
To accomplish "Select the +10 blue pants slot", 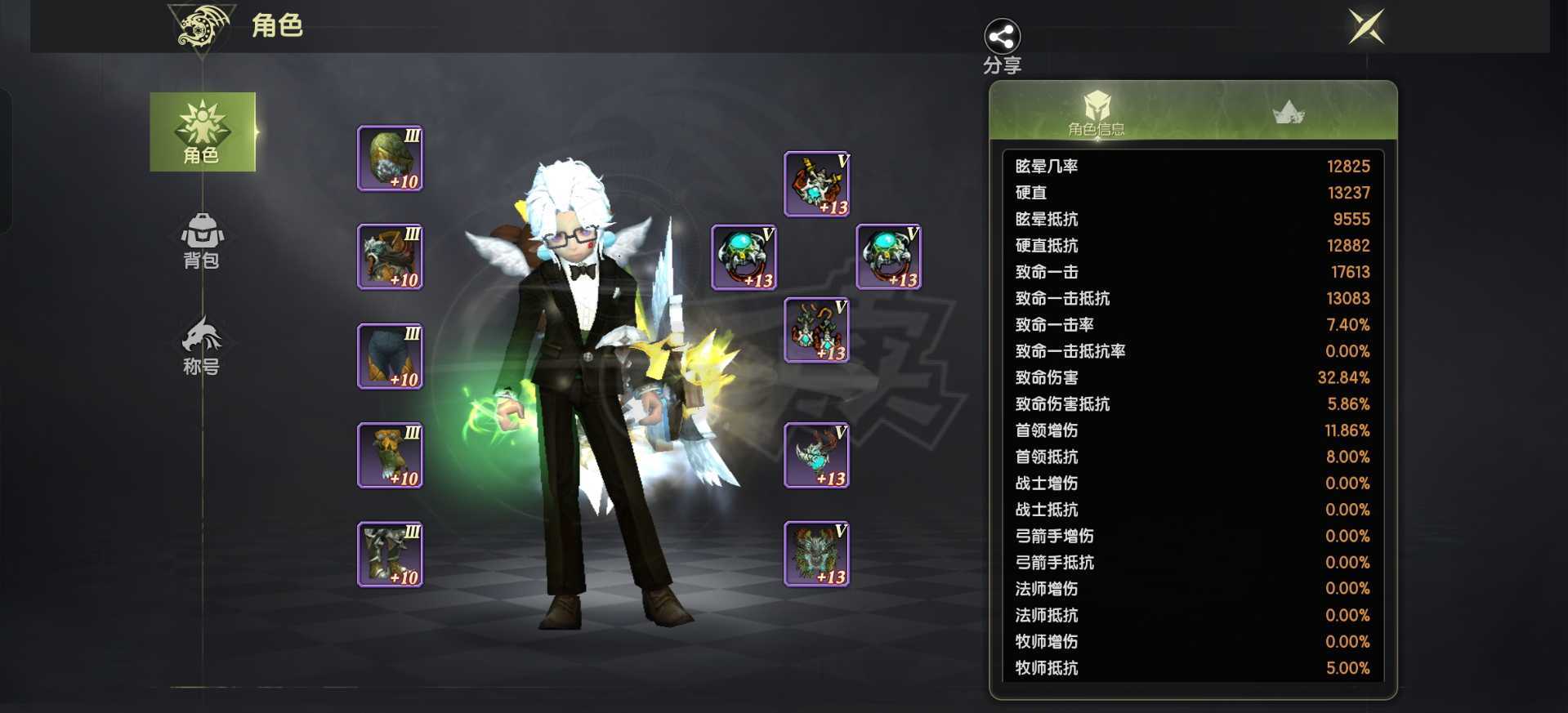I will (390, 356).
